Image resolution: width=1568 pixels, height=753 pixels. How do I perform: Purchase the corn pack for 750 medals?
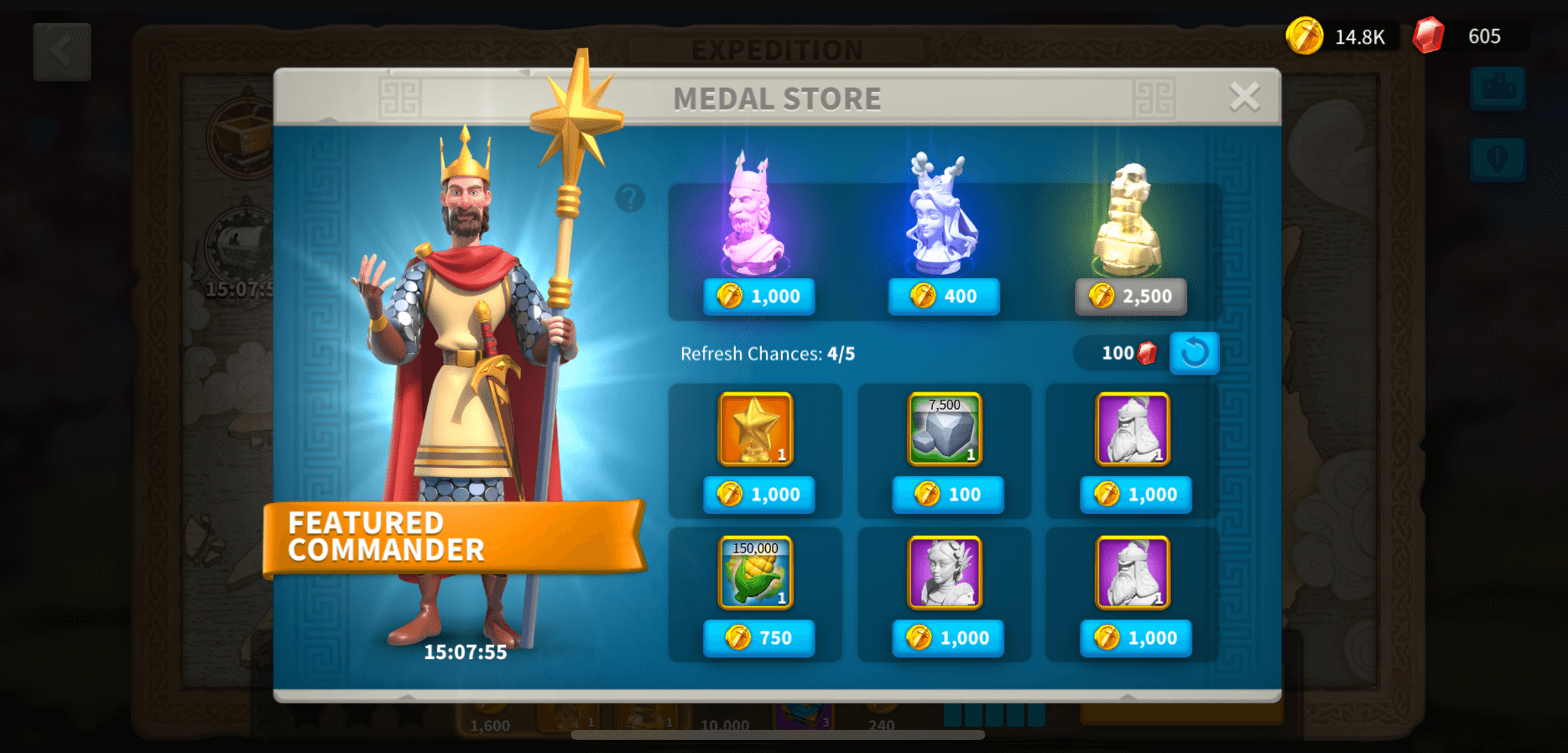tap(758, 637)
